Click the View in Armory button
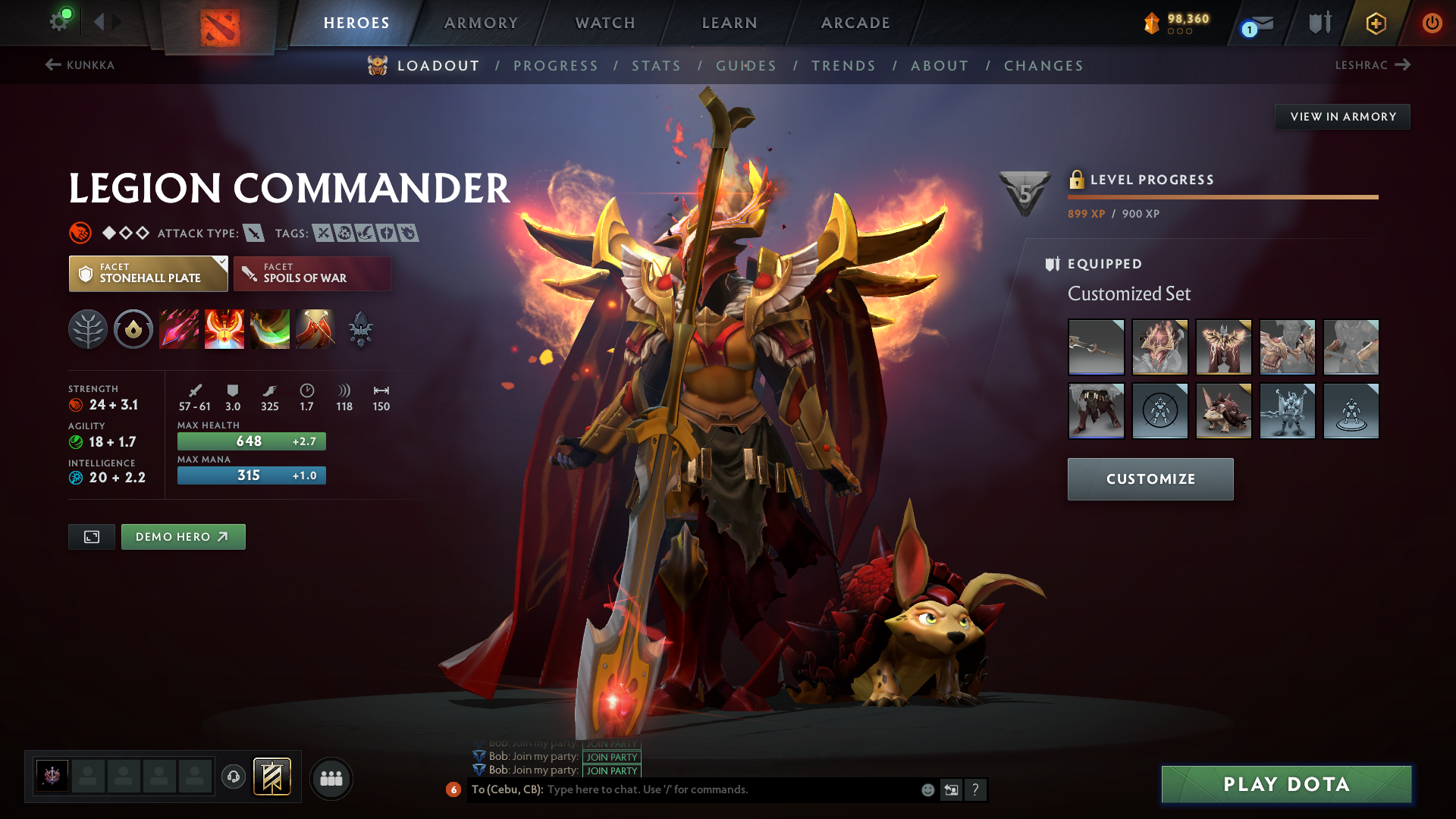Viewport: 1456px width, 819px height. [x=1342, y=117]
